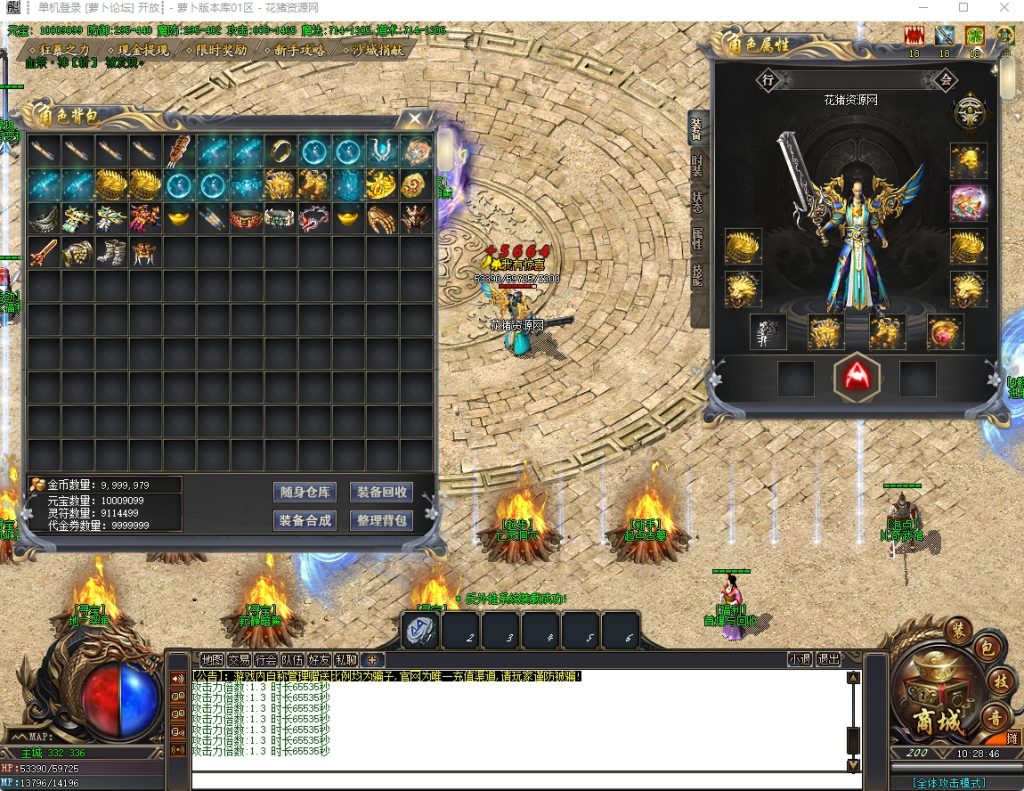This screenshot has height=791, width=1024.
Task: Open the 随身仓库 portable warehouse
Action: pos(304,492)
